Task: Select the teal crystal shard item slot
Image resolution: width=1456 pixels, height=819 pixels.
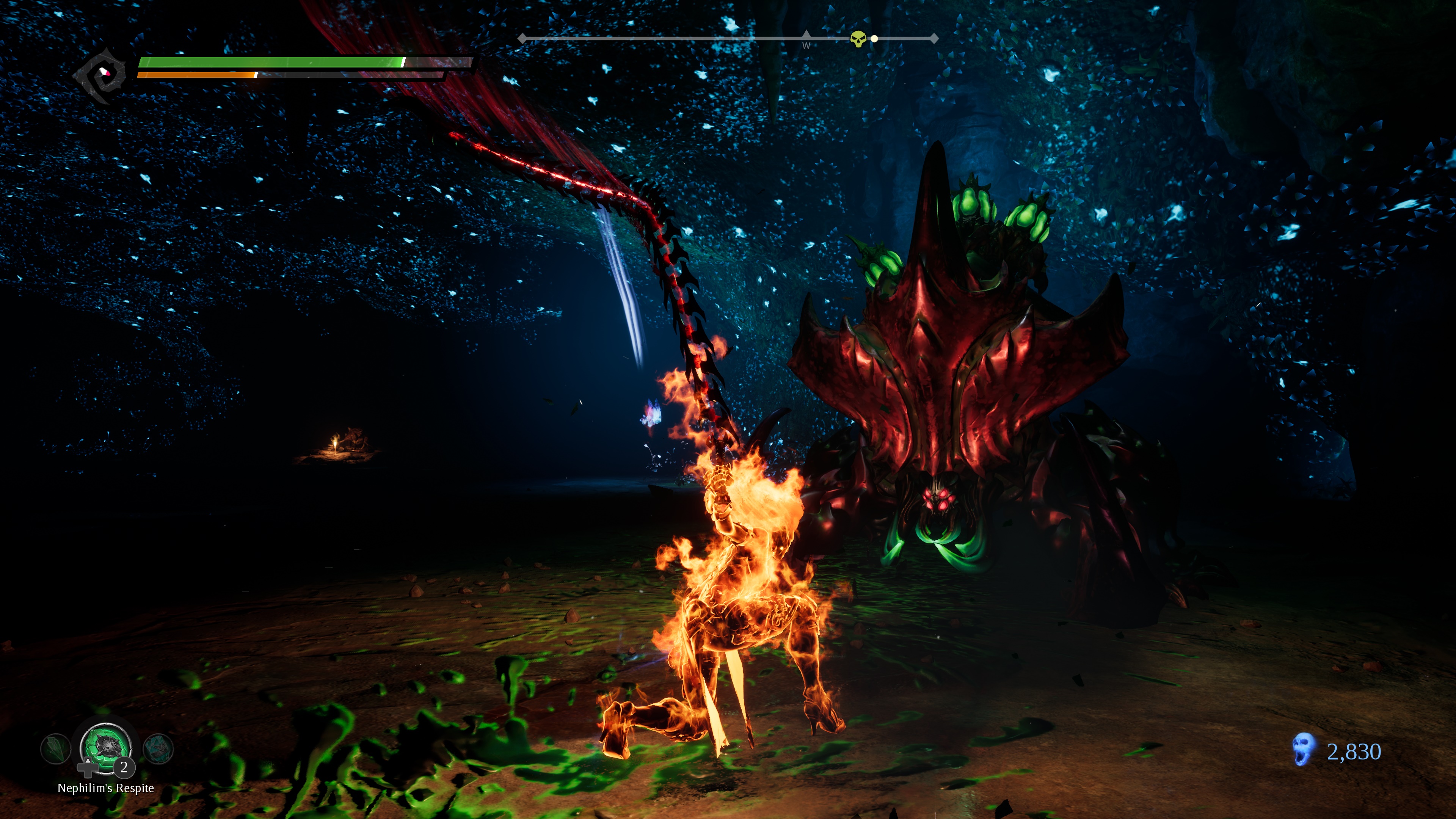Action: click(x=158, y=748)
